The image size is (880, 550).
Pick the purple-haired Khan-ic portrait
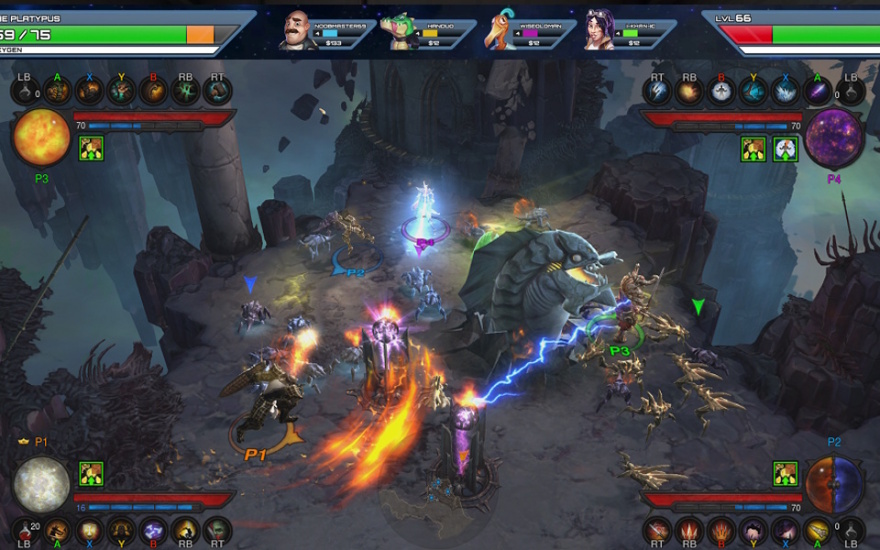click(599, 28)
